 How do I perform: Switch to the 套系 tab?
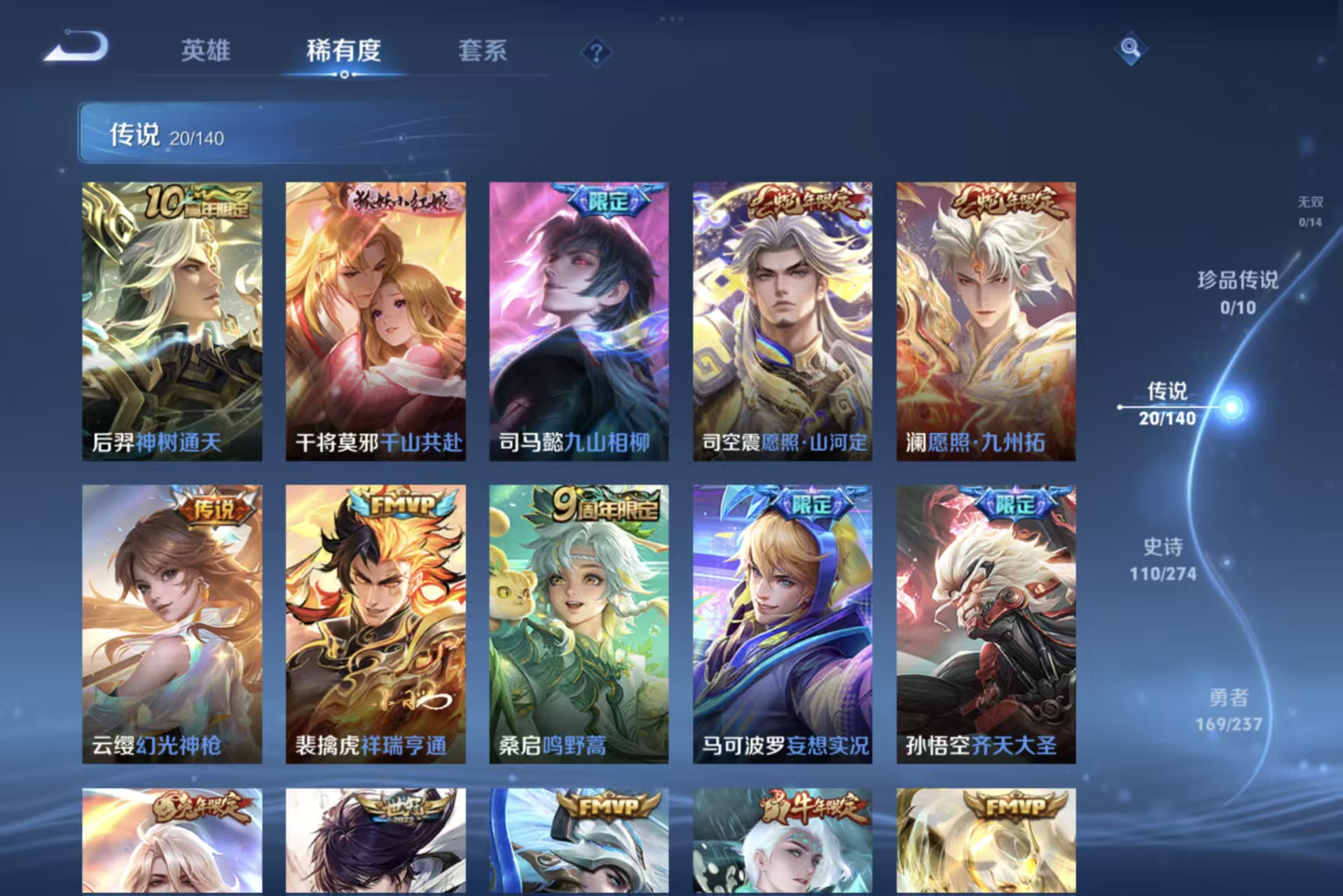tap(484, 51)
